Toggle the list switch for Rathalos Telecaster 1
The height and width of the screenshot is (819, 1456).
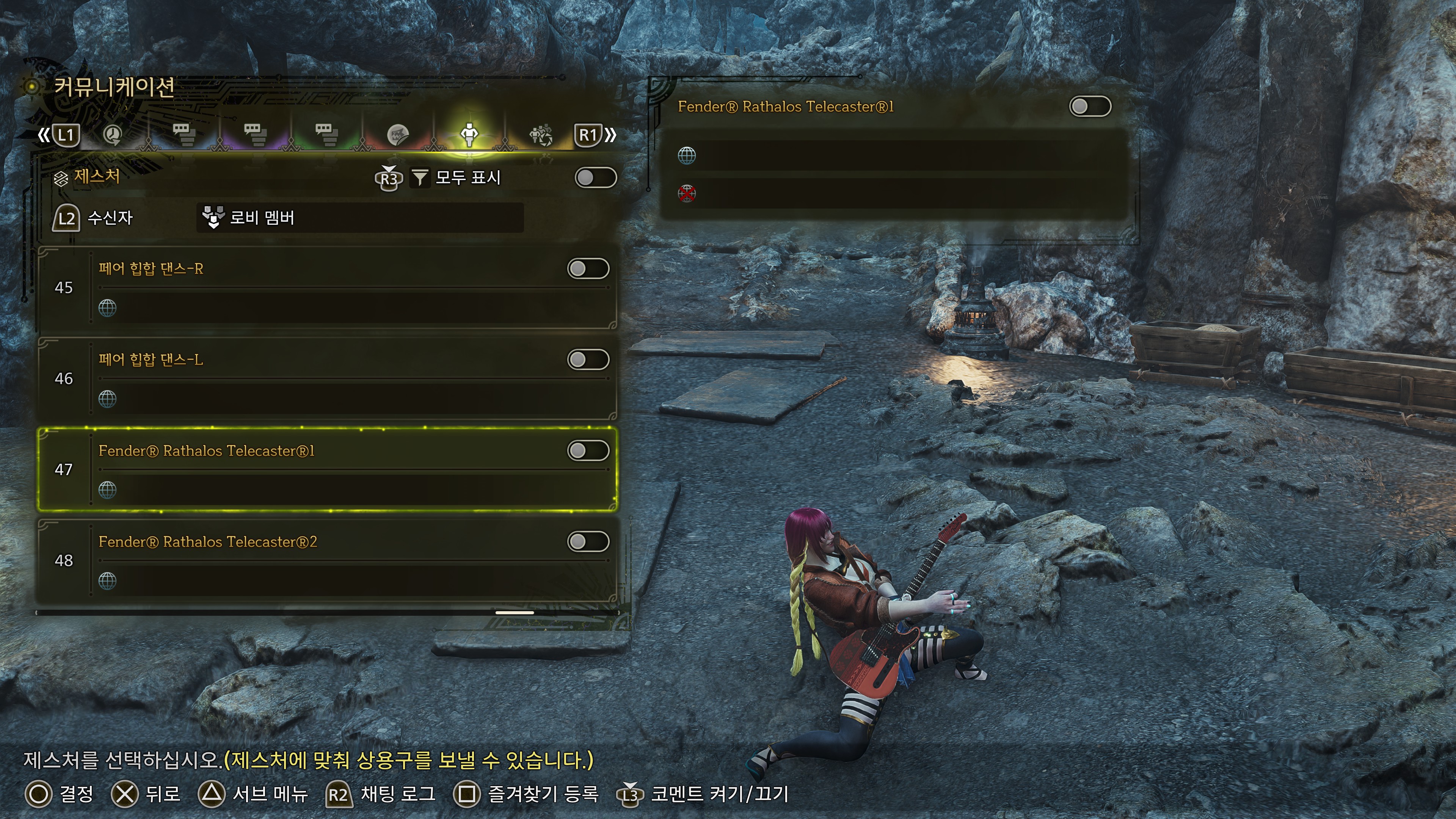pos(588,450)
